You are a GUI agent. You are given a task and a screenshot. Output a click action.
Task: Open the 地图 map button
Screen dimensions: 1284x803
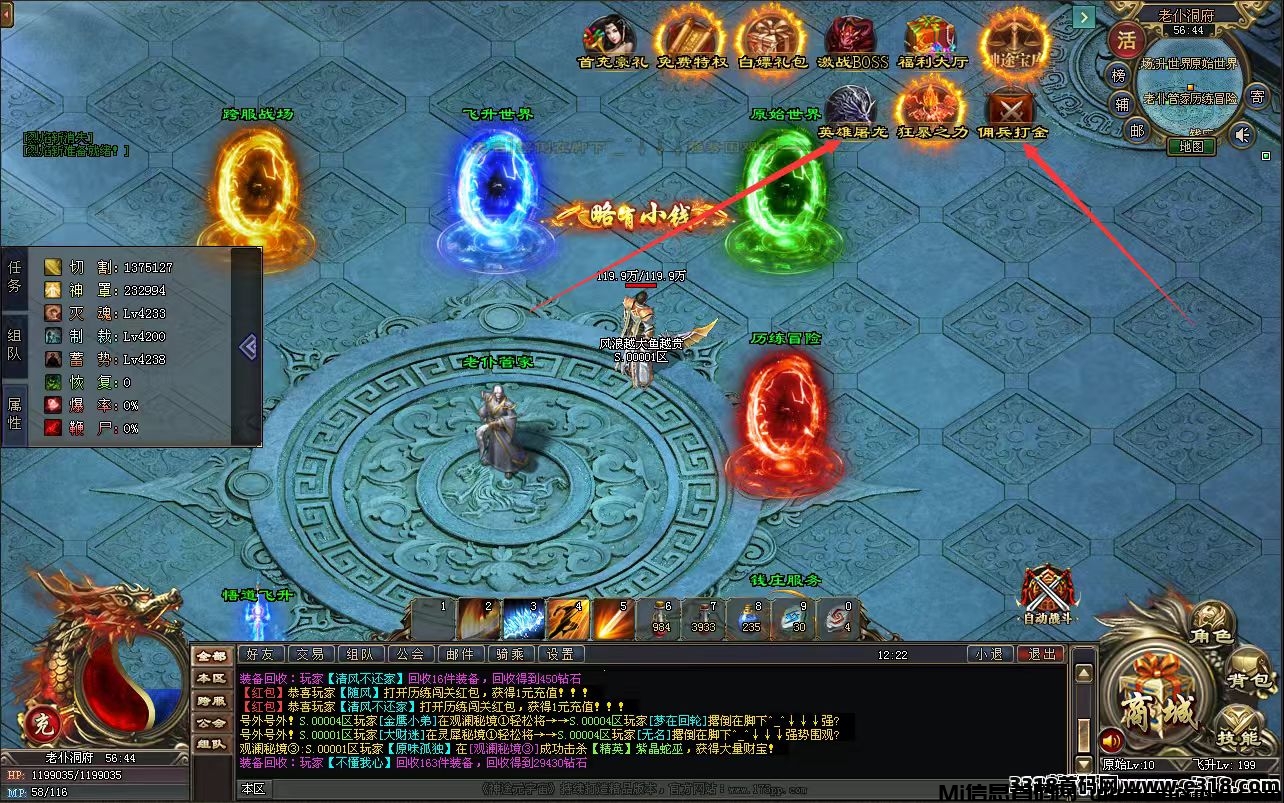pos(1193,146)
